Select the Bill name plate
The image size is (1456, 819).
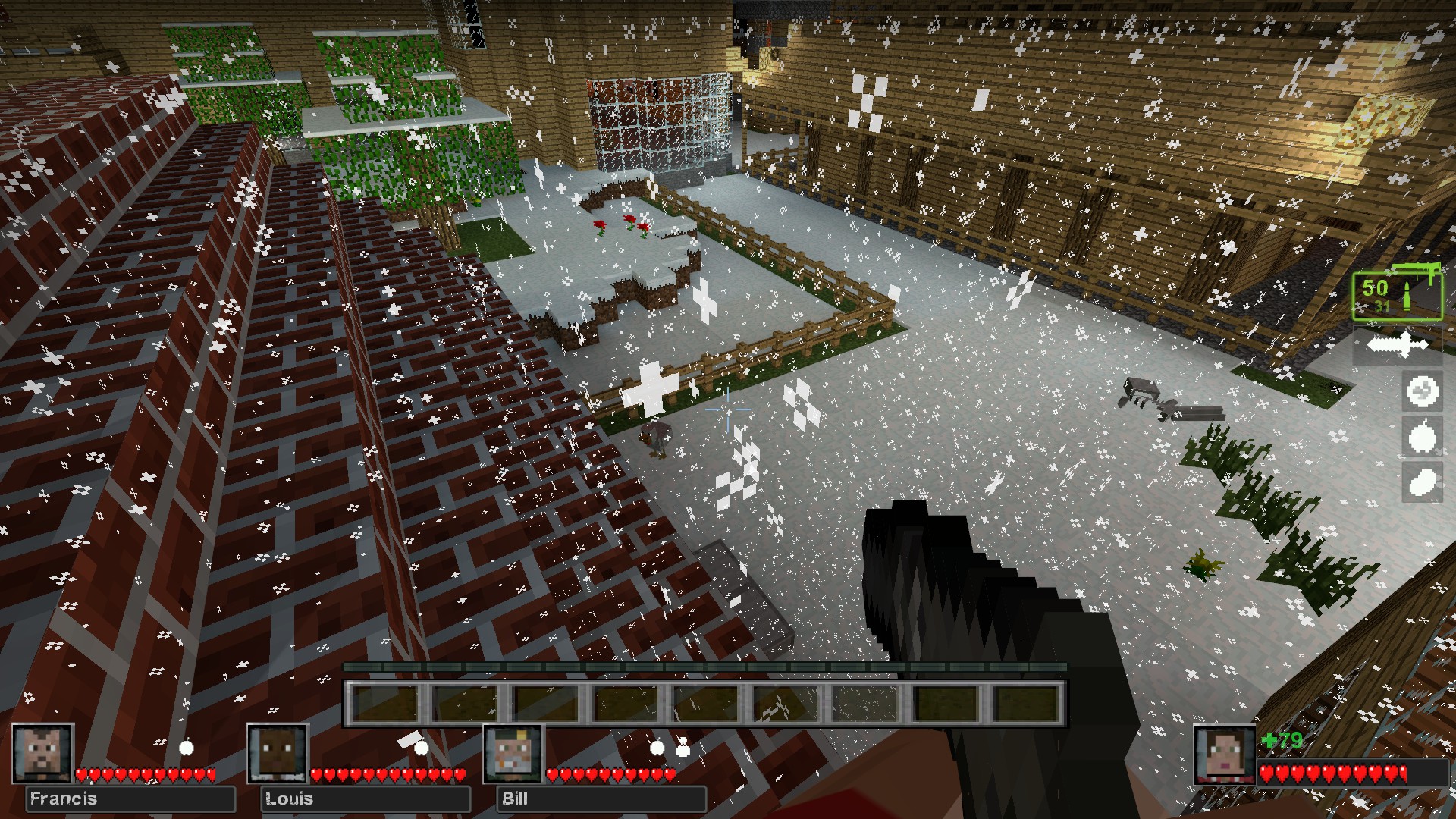[601, 799]
